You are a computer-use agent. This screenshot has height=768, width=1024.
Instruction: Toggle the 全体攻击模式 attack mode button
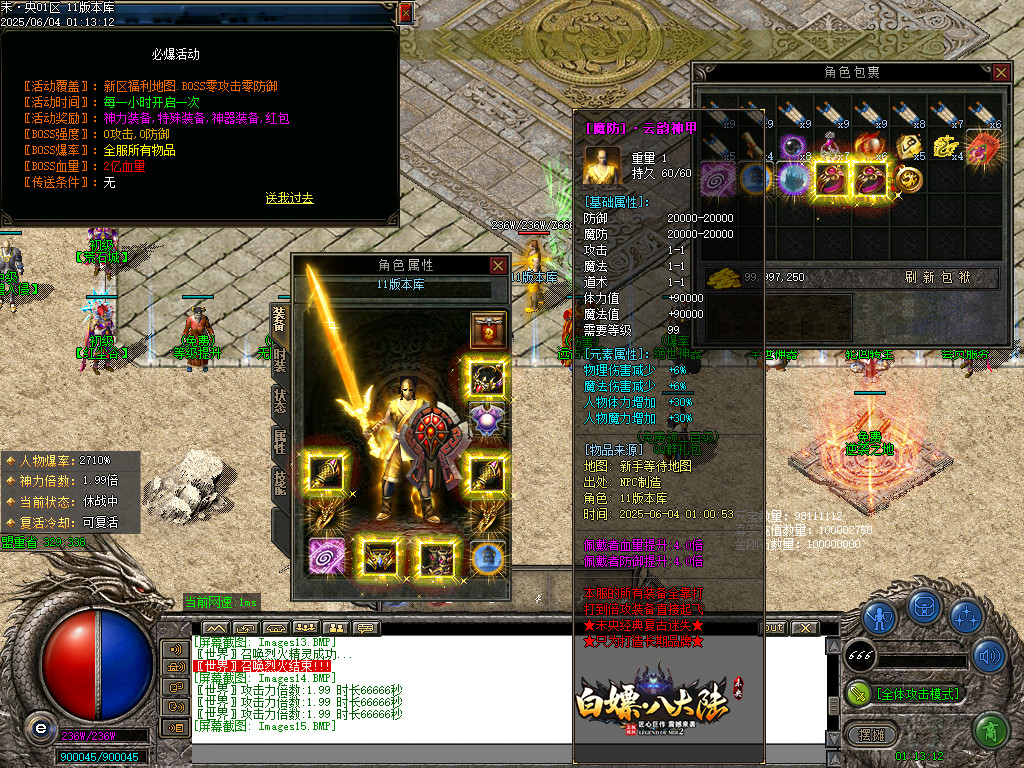(906, 693)
